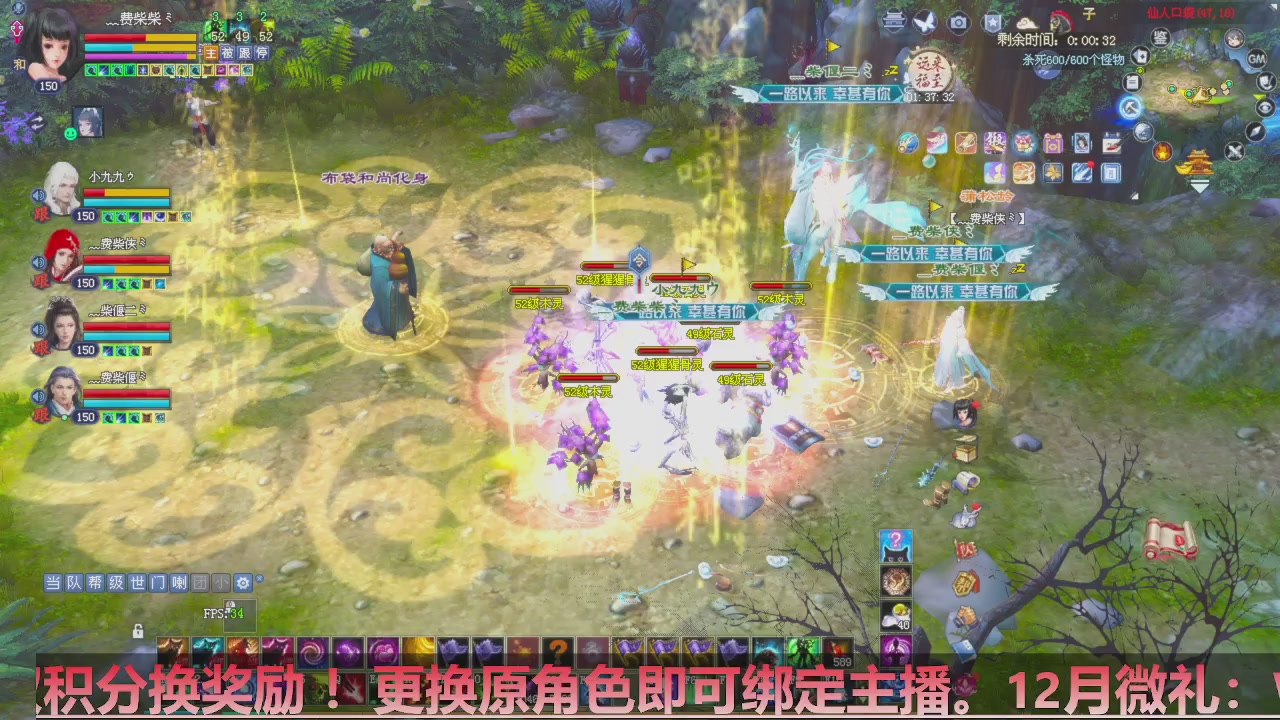Select the hammer forge icon near minimap
The width and height of the screenshot is (1280, 720).
click(x=1130, y=107)
